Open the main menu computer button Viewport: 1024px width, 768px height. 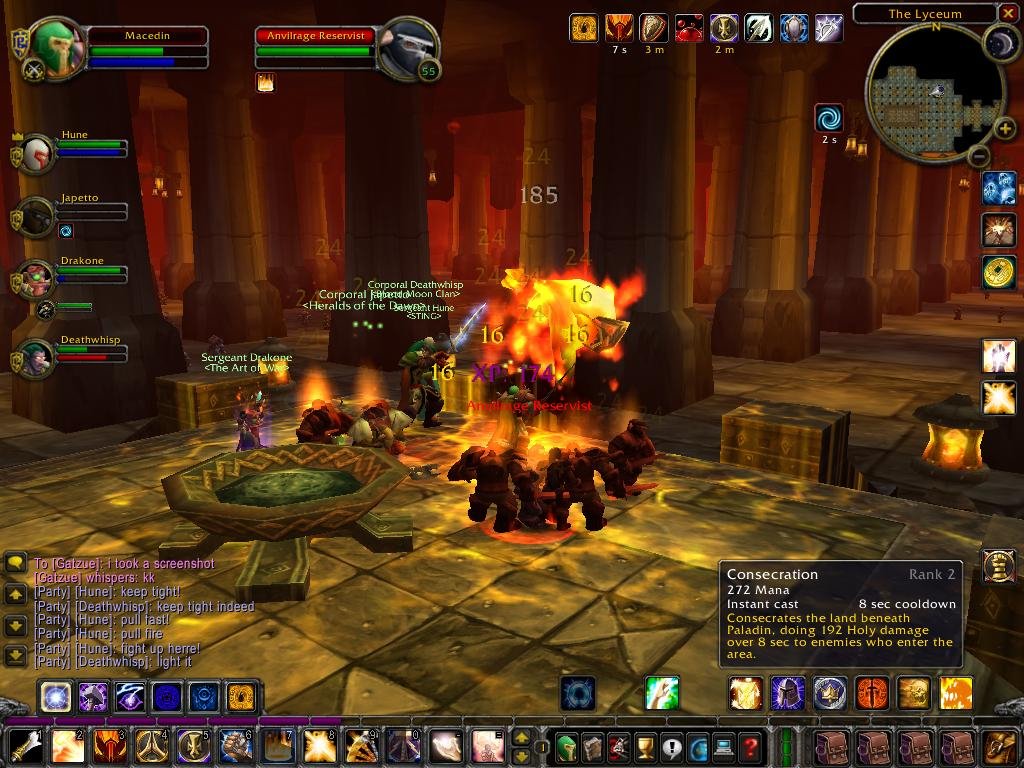(x=723, y=746)
